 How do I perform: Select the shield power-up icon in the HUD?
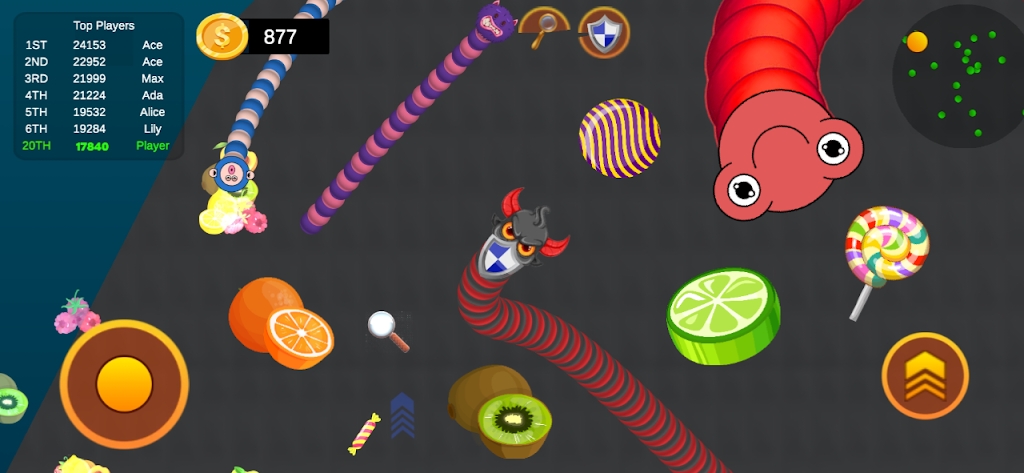[604, 33]
